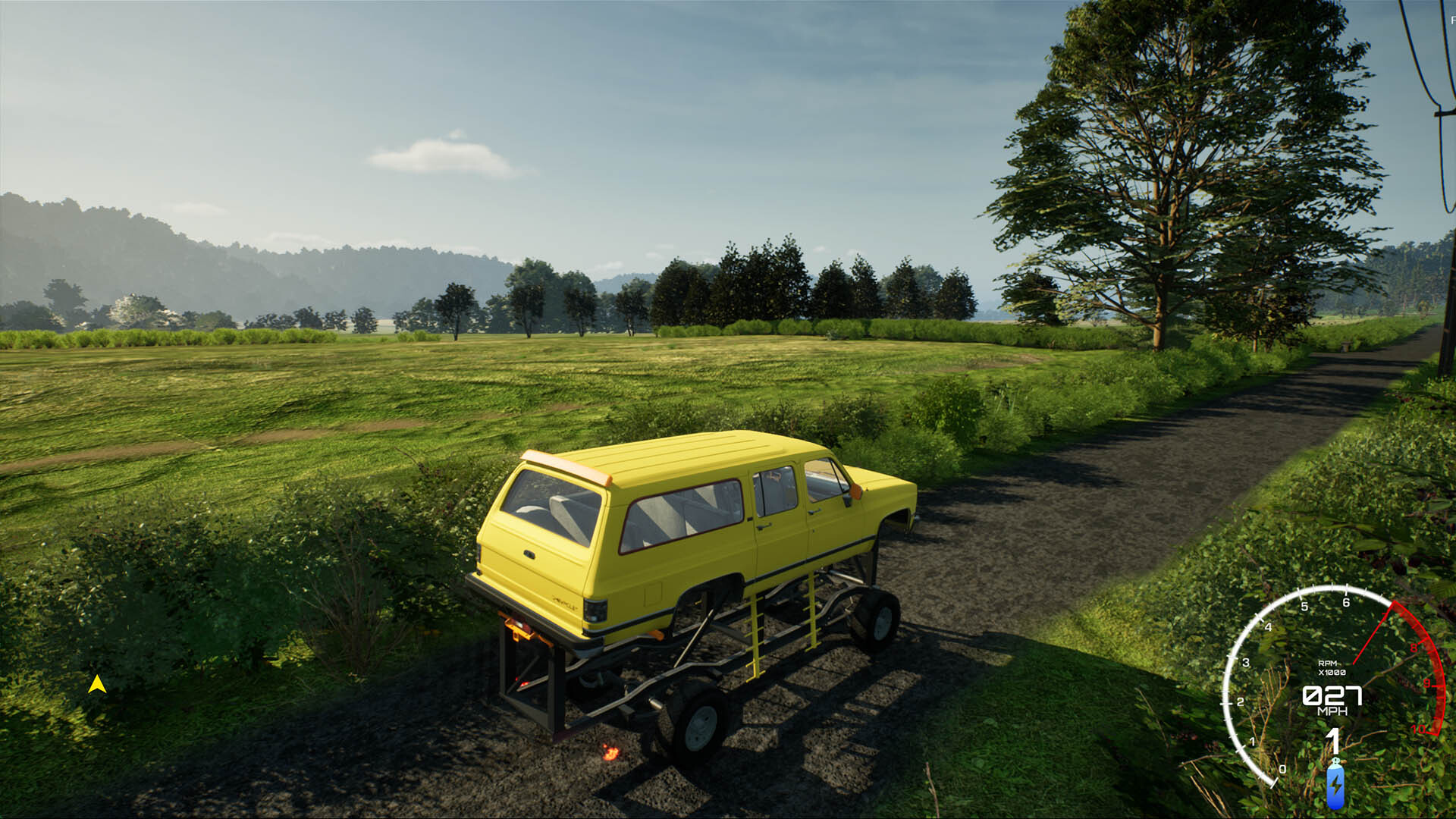Click the 6 at the top of the tachometer
Image resolution: width=1456 pixels, height=819 pixels.
1346,602
